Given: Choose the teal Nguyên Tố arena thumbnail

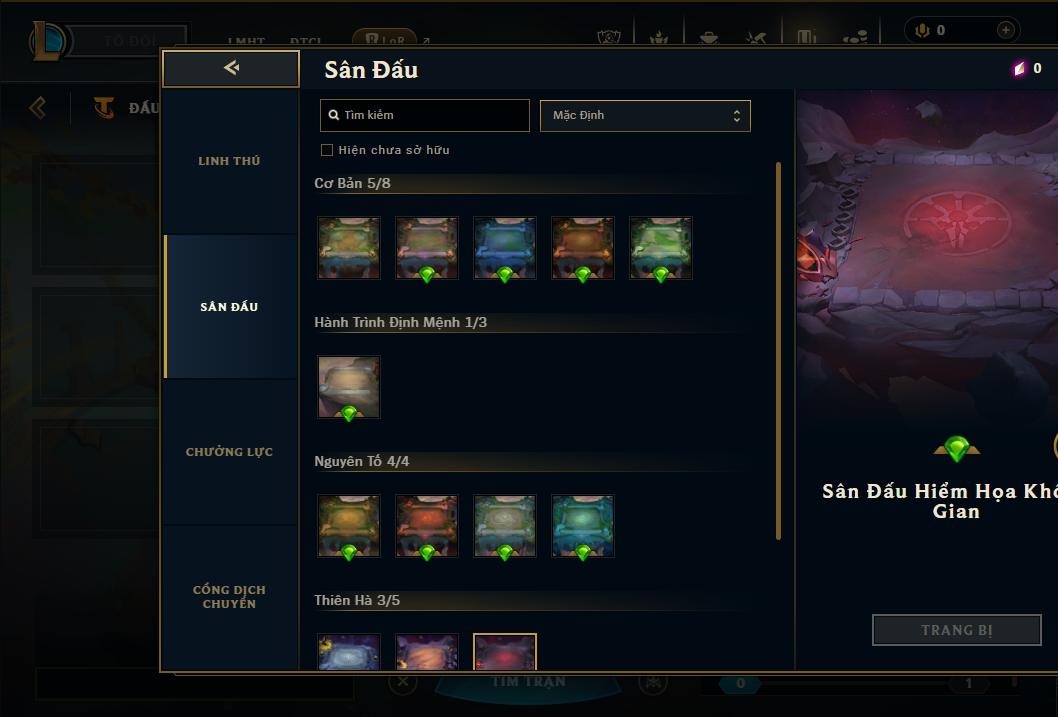Looking at the screenshot, I should point(583,526).
